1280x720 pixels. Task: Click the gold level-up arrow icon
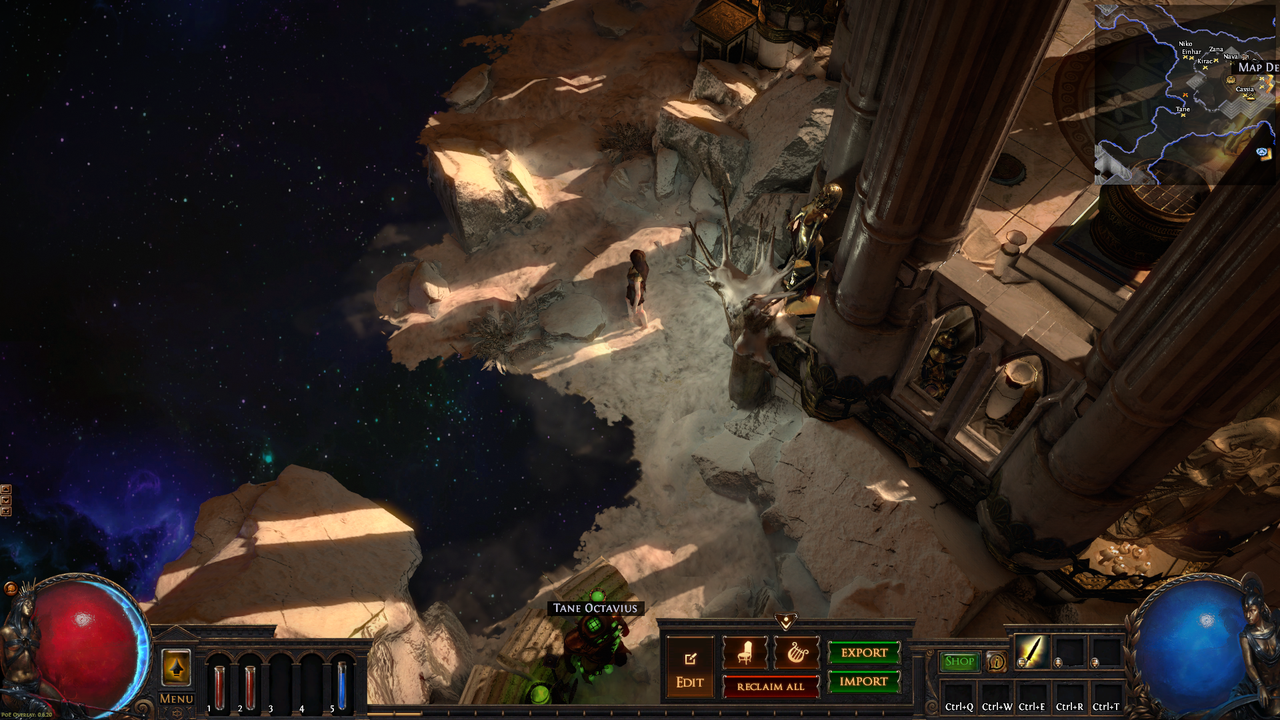click(176, 667)
